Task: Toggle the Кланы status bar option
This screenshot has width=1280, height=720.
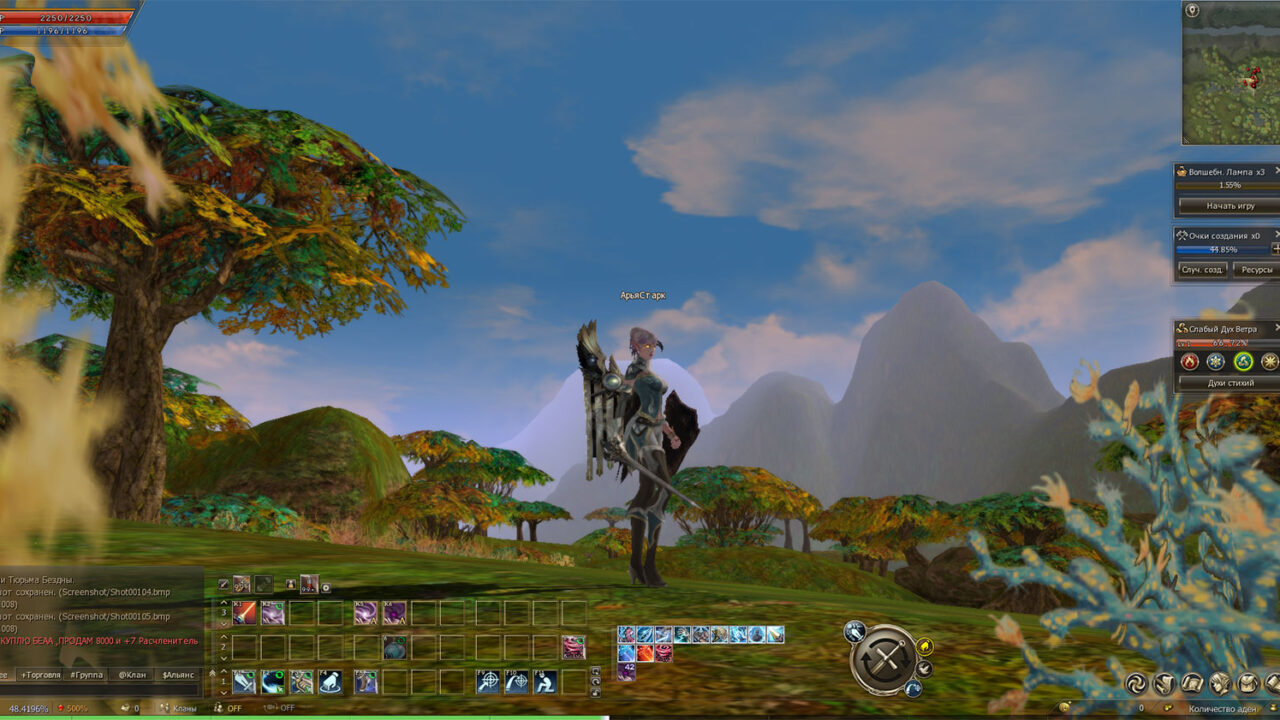Action: pos(184,708)
